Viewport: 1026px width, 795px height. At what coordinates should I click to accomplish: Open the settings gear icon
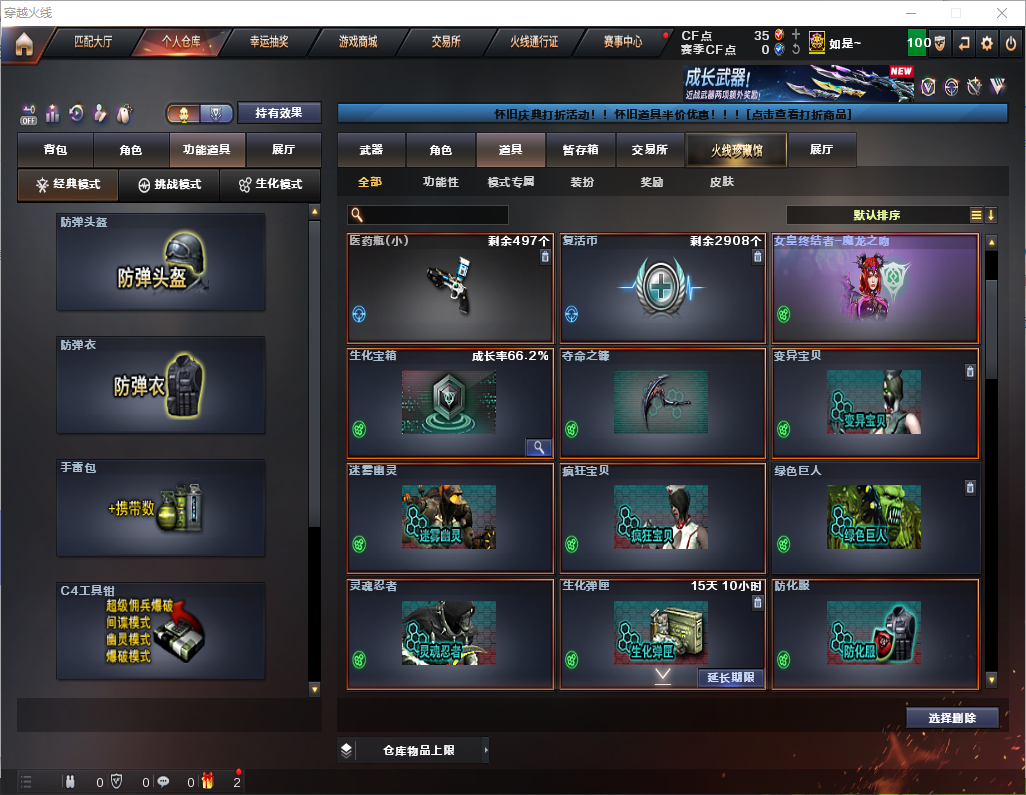coord(987,43)
